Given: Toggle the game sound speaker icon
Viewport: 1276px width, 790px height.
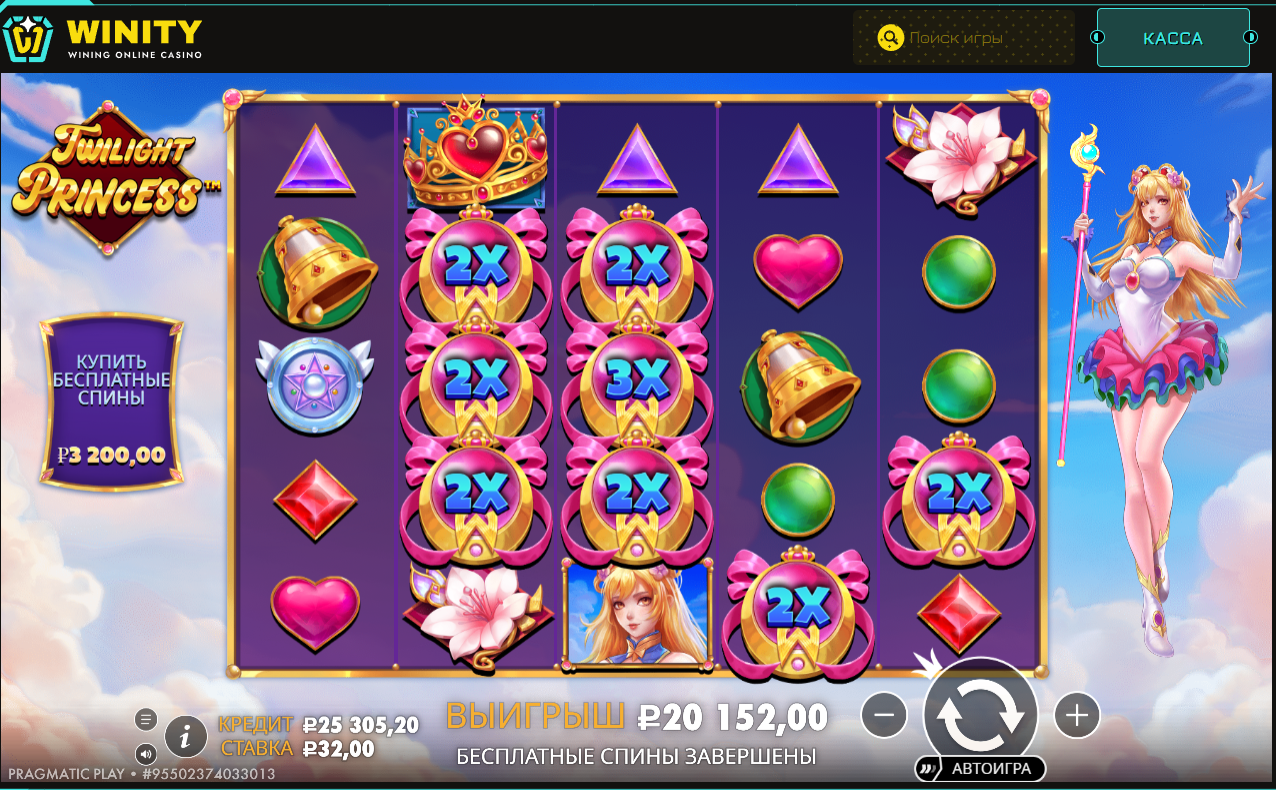Looking at the screenshot, I should click(x=146, y=754).
